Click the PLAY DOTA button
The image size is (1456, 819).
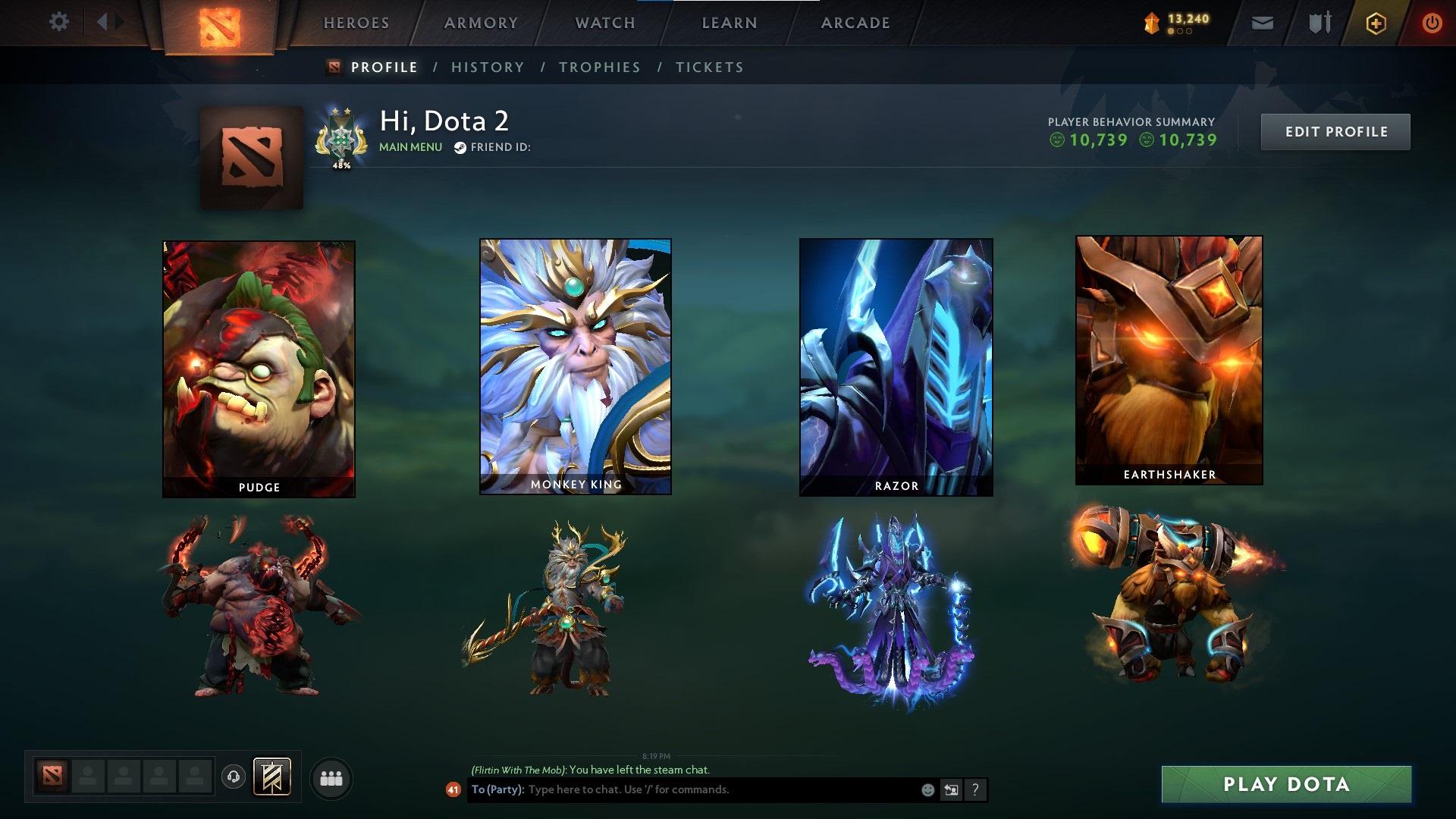[1288, 785]
